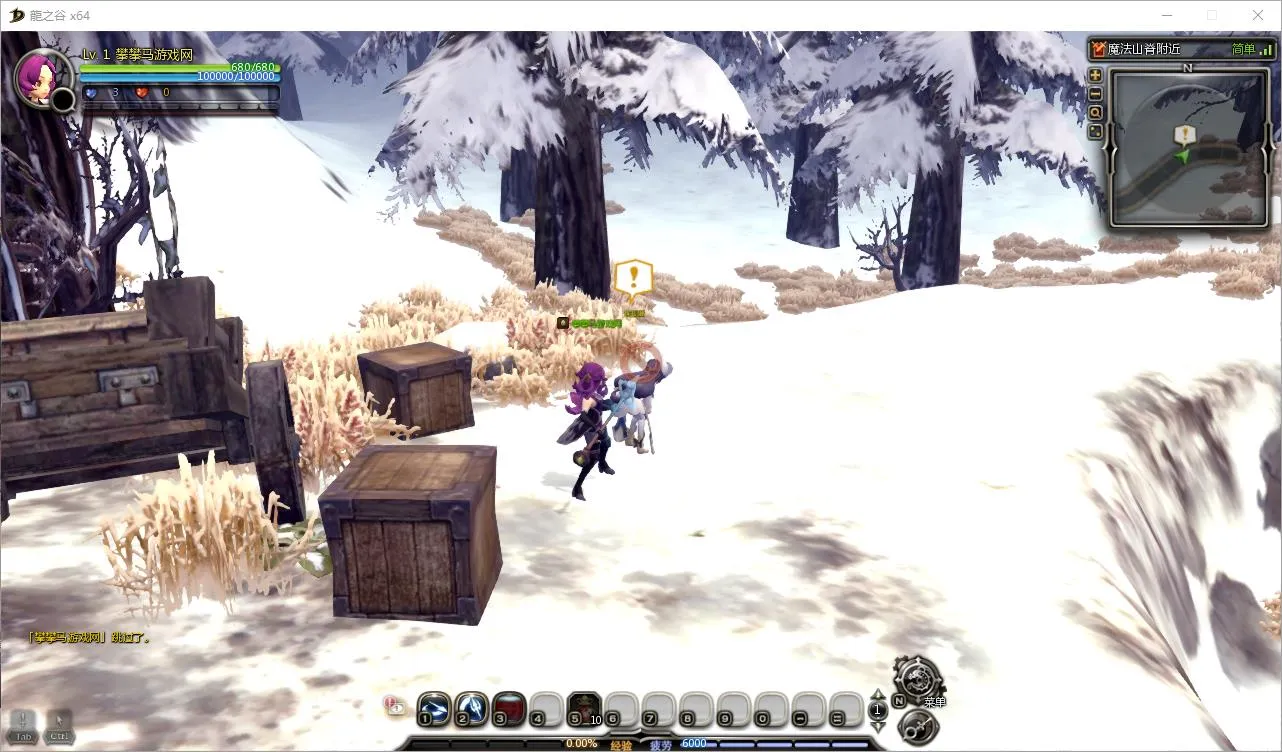This screenshot has height=752, width=1282.
Task: Minimize the 龍之谷 window
Action: pos(1167,15)
